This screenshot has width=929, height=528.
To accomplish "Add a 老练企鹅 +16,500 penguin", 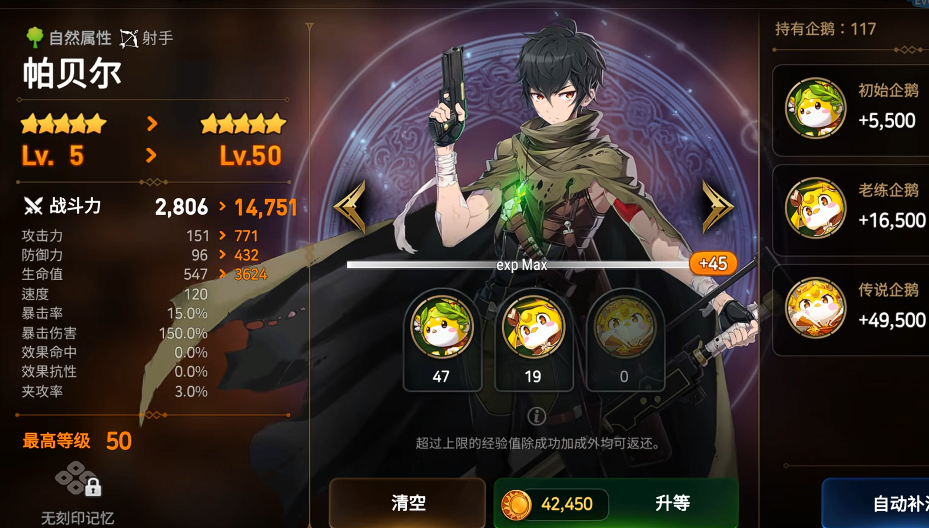I will 852,207.
